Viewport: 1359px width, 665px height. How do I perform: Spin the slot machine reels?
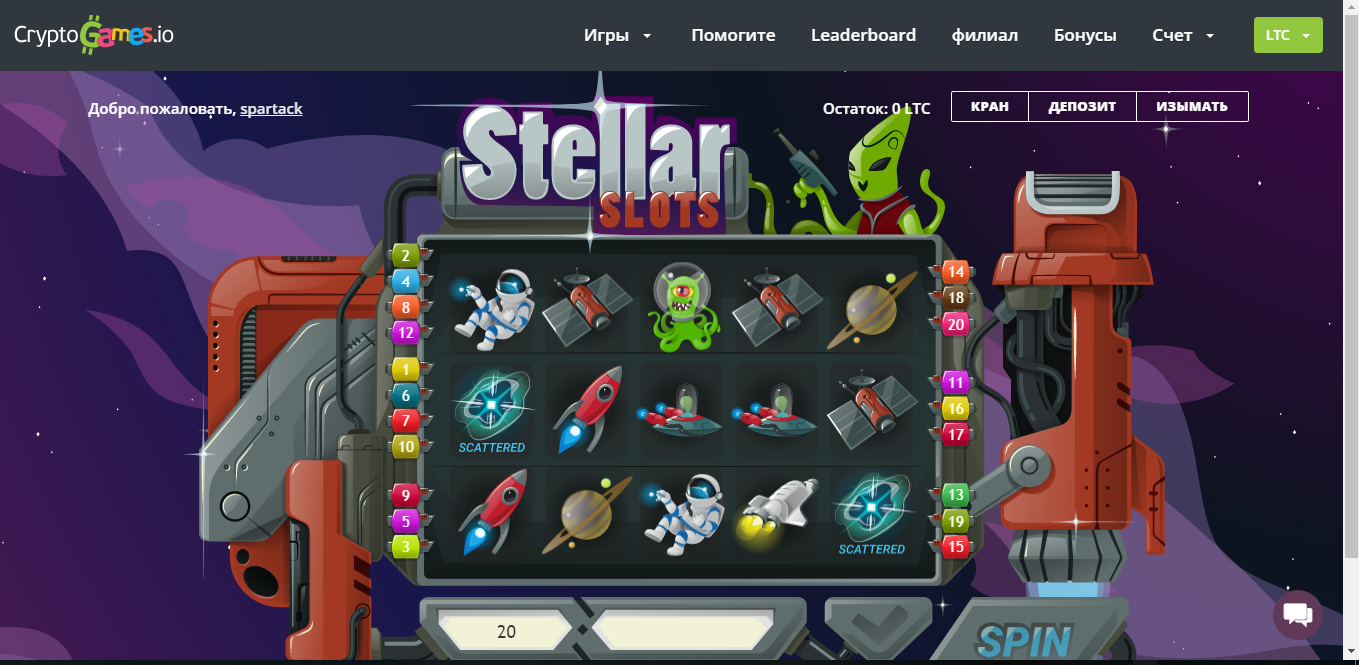1023,640
